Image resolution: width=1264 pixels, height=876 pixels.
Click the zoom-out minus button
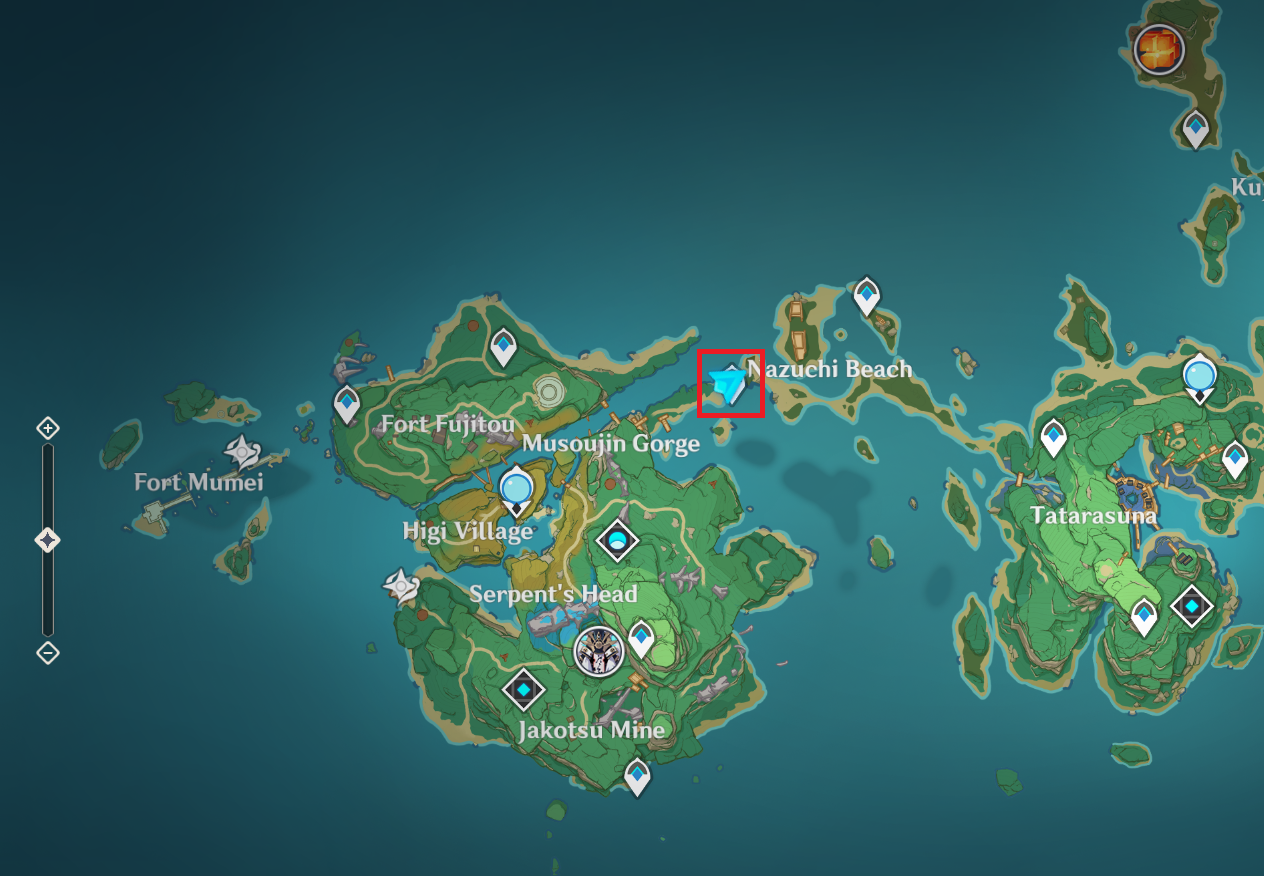coord(47,653)
